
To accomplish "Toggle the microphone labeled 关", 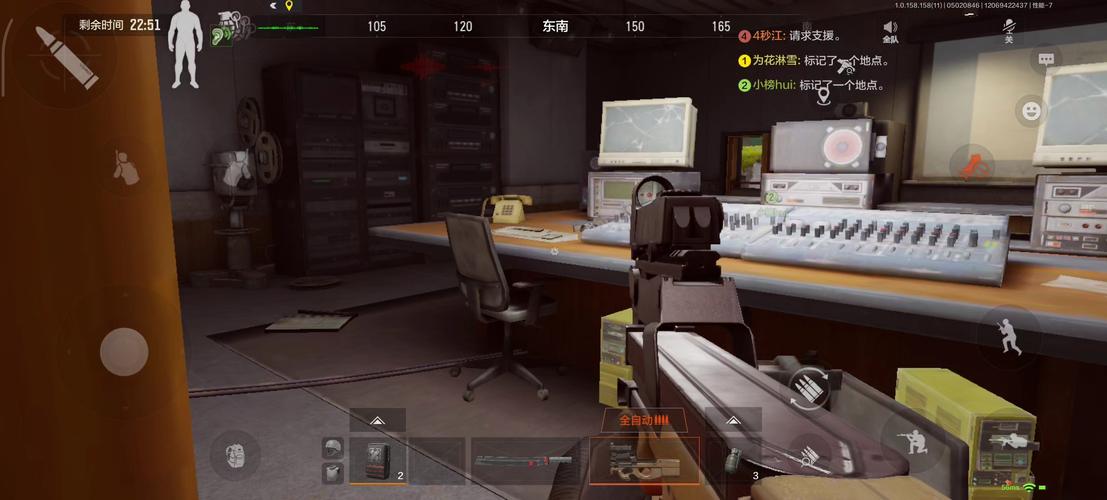I will (x=1009, y=32).
